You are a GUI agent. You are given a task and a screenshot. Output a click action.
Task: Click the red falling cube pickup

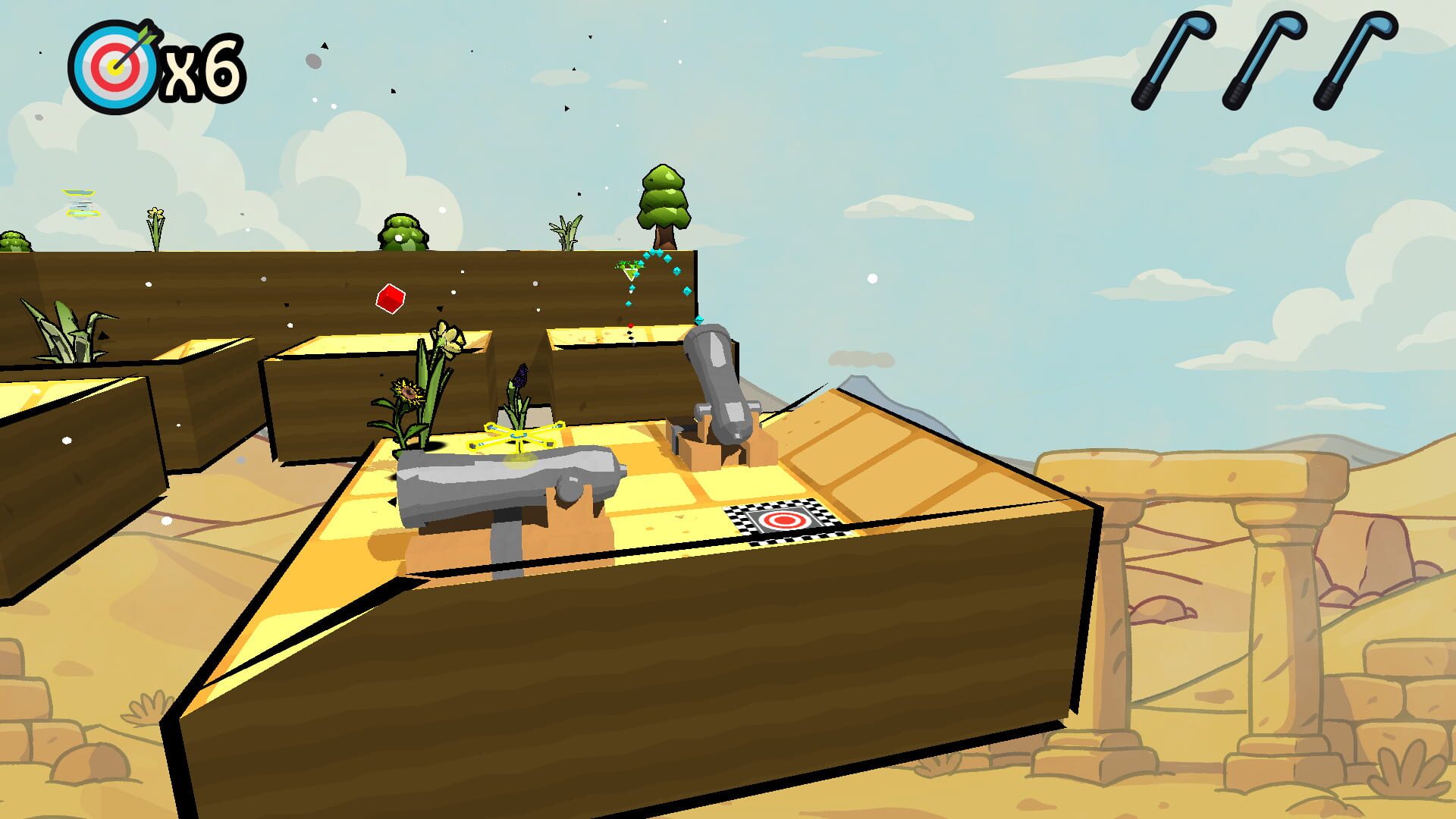[389, 298]
